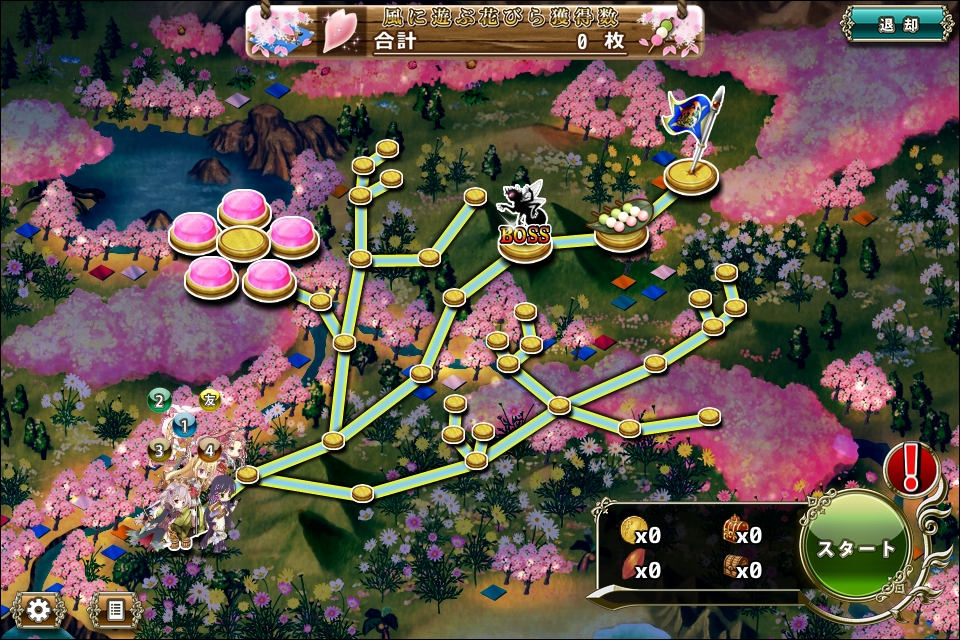Select the red exclamation mark alert icon
Screen dimensions: 960x640
tap(911, 466)
